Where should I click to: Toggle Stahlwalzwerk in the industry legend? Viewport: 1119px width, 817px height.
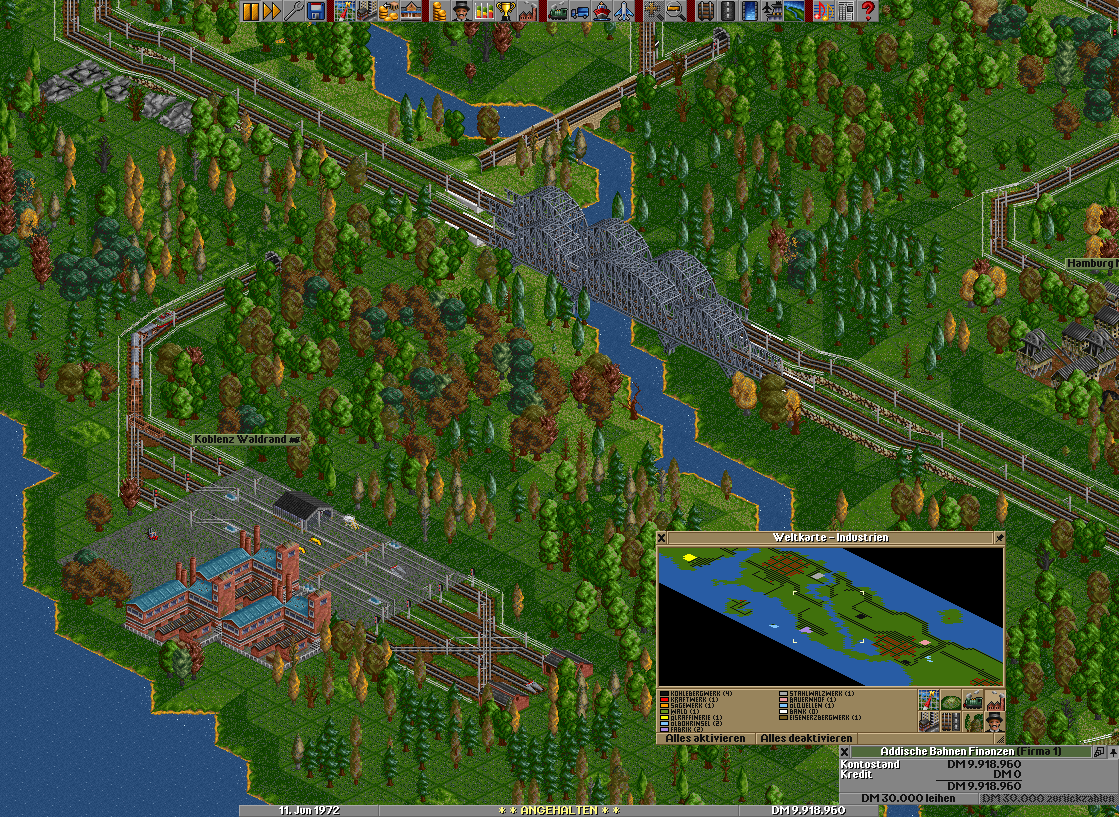820,693
